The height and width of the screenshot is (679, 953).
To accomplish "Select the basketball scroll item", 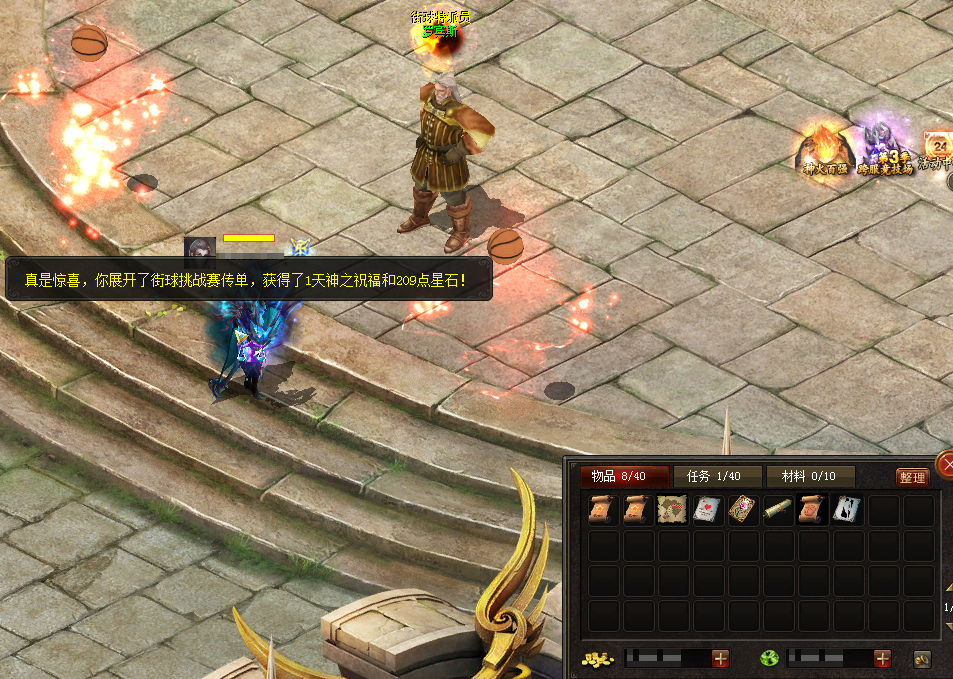I will point(811,511).
